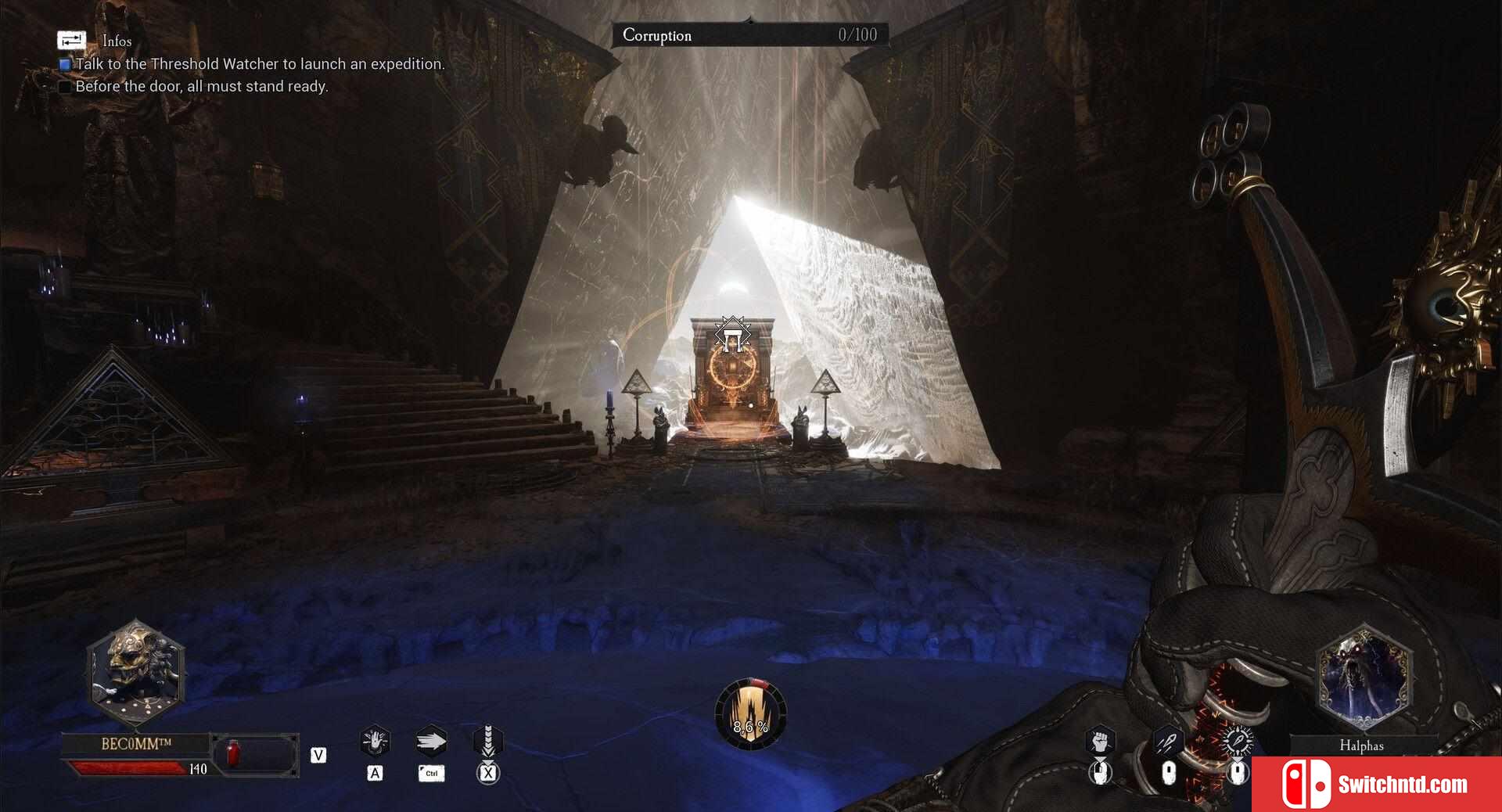Trigger the raised fist melee attack
The height and width of the screenshot is (812, 1502).
pyautogui.click(x=1100, y=739)
